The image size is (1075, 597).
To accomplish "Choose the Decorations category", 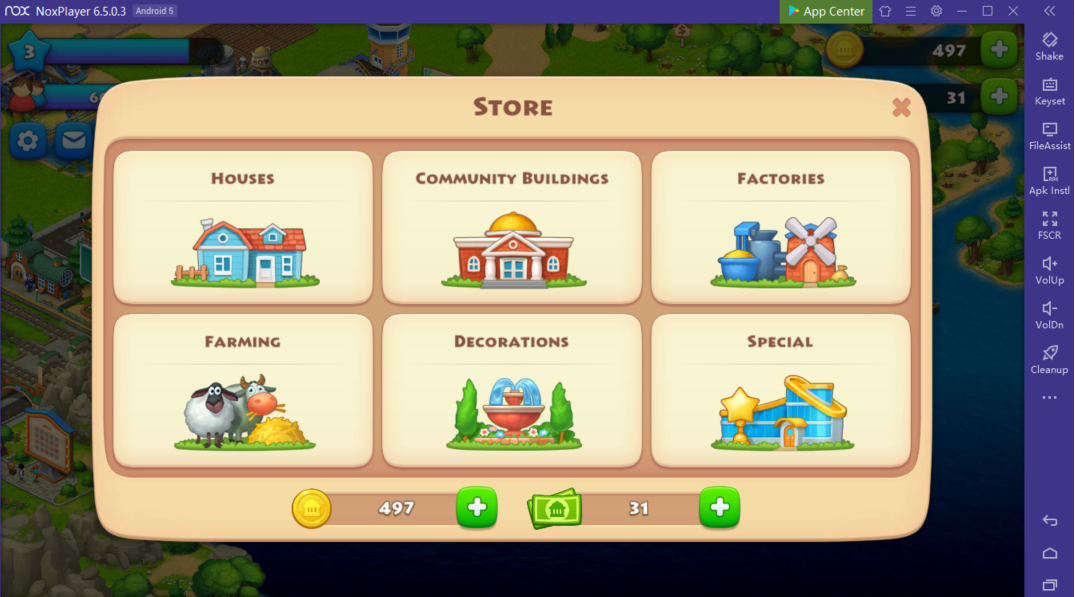I will [x=512, y=390].
